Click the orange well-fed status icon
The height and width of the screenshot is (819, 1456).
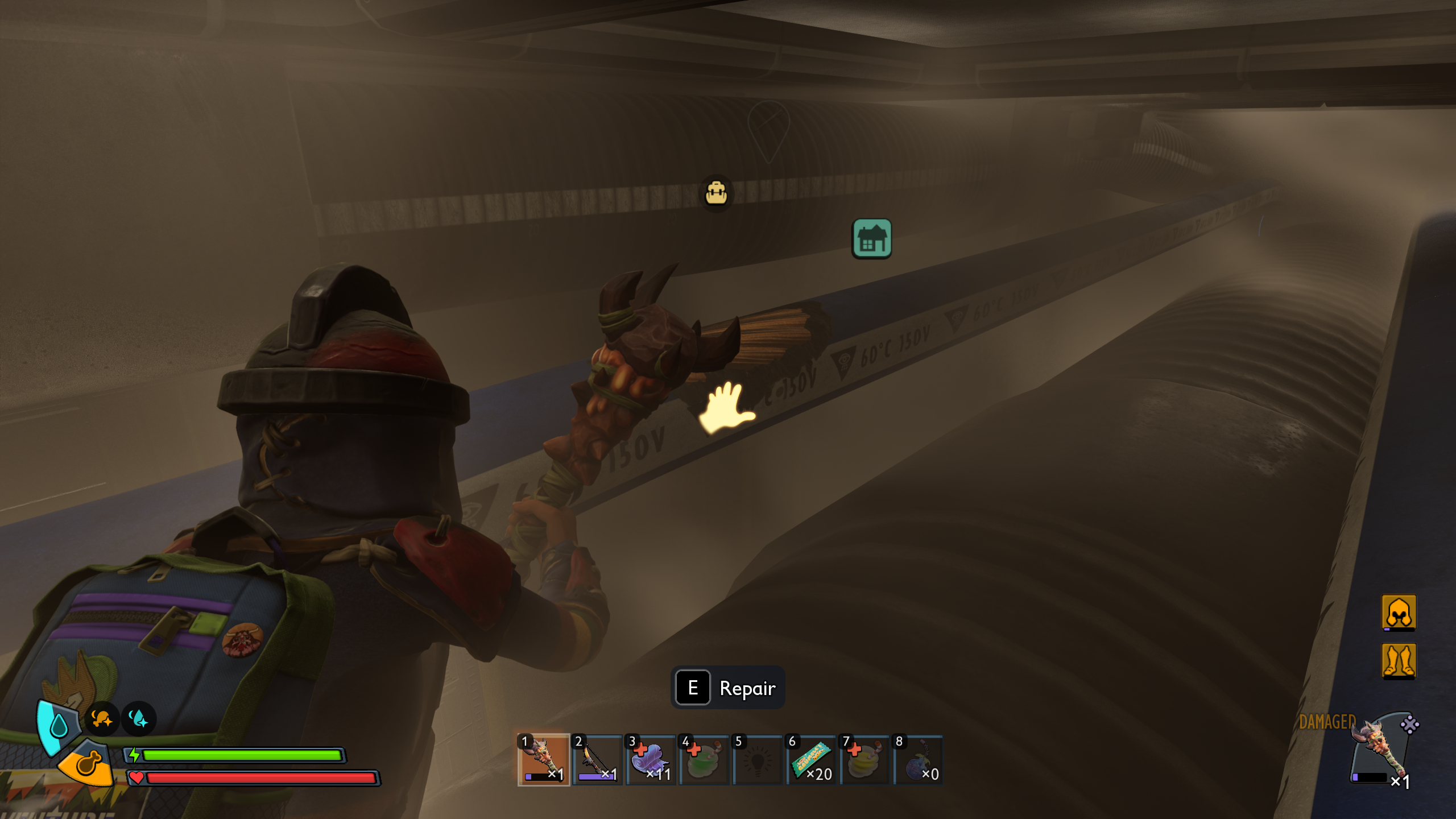click(x=102, y=719)
